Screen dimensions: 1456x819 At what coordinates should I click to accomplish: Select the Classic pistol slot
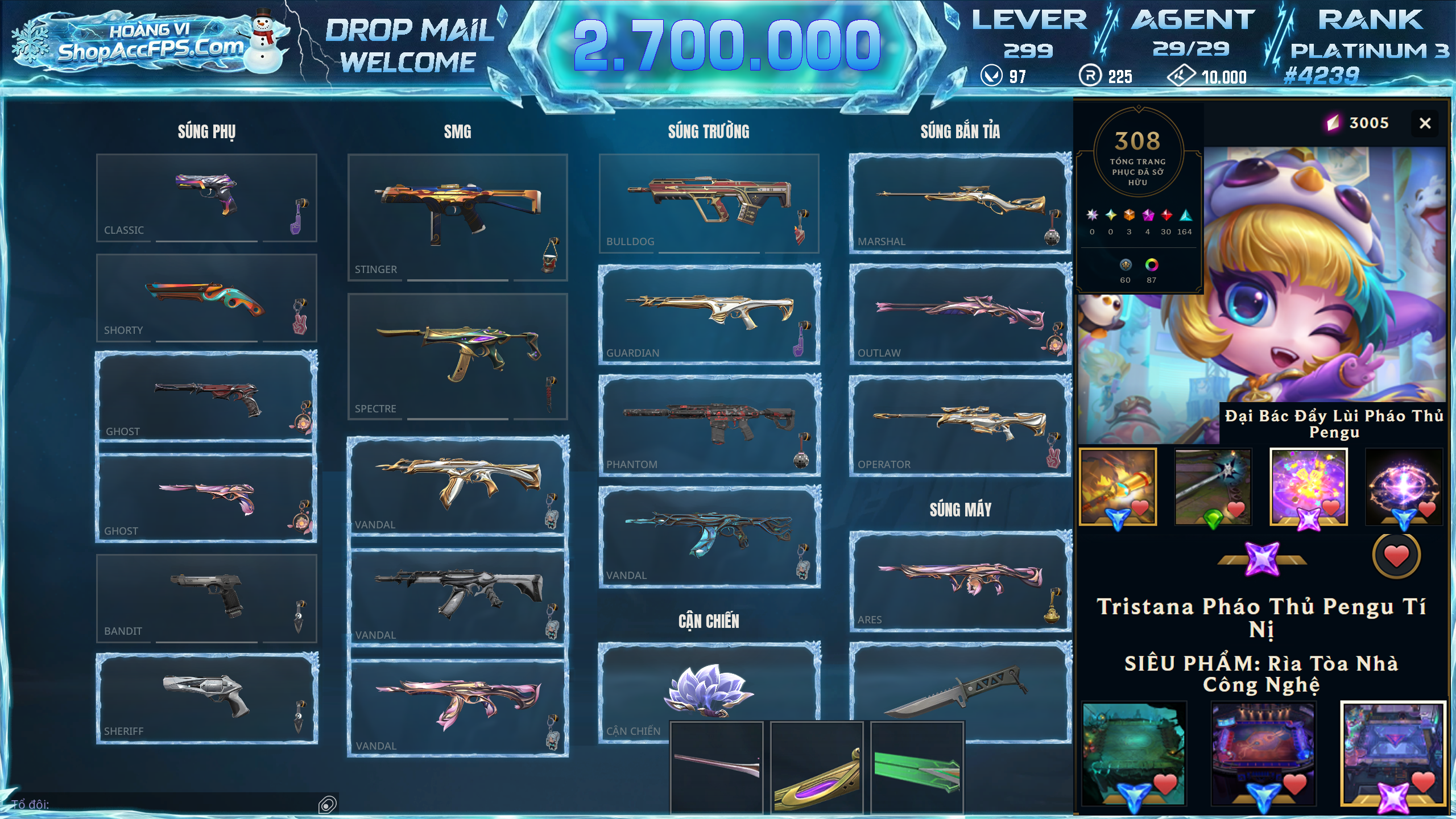(206, 197)
